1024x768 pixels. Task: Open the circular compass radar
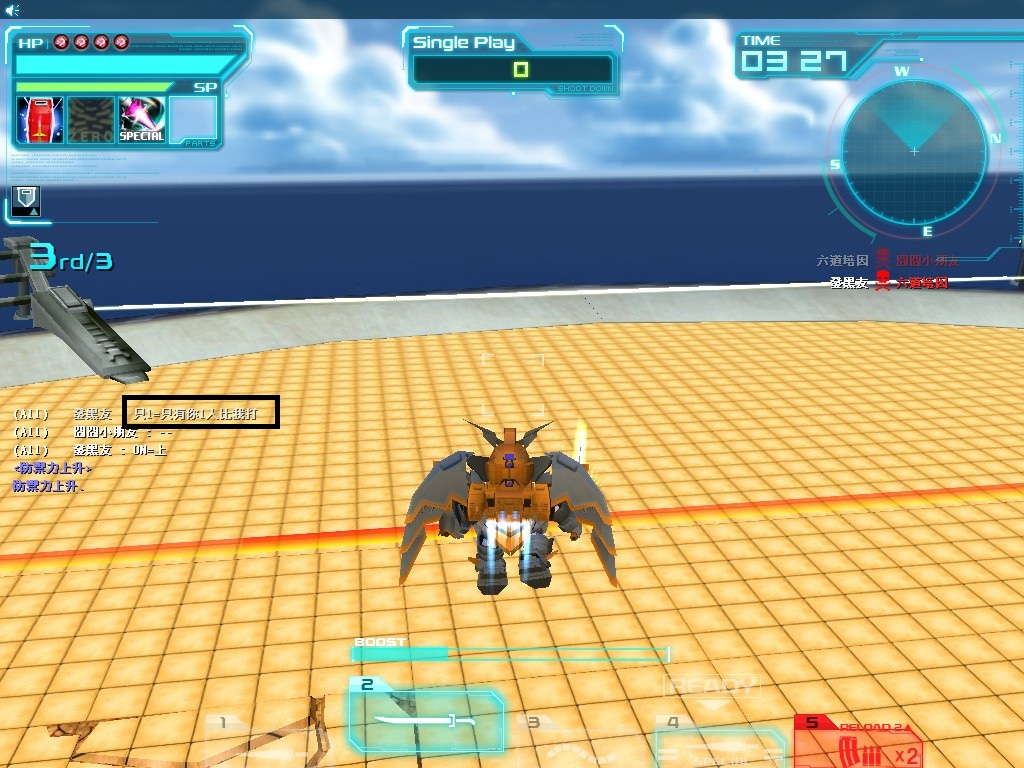[x=914, y=152]
